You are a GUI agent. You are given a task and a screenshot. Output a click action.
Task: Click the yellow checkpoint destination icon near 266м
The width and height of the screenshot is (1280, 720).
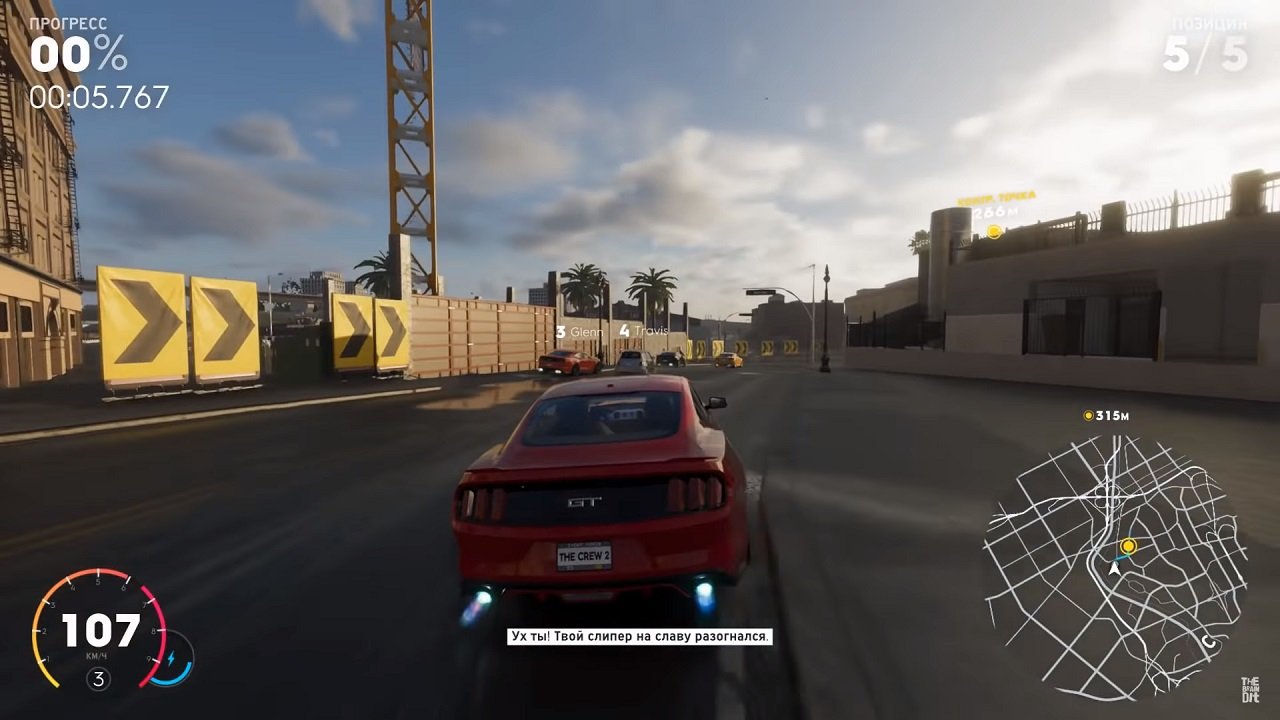pos(993,231)
